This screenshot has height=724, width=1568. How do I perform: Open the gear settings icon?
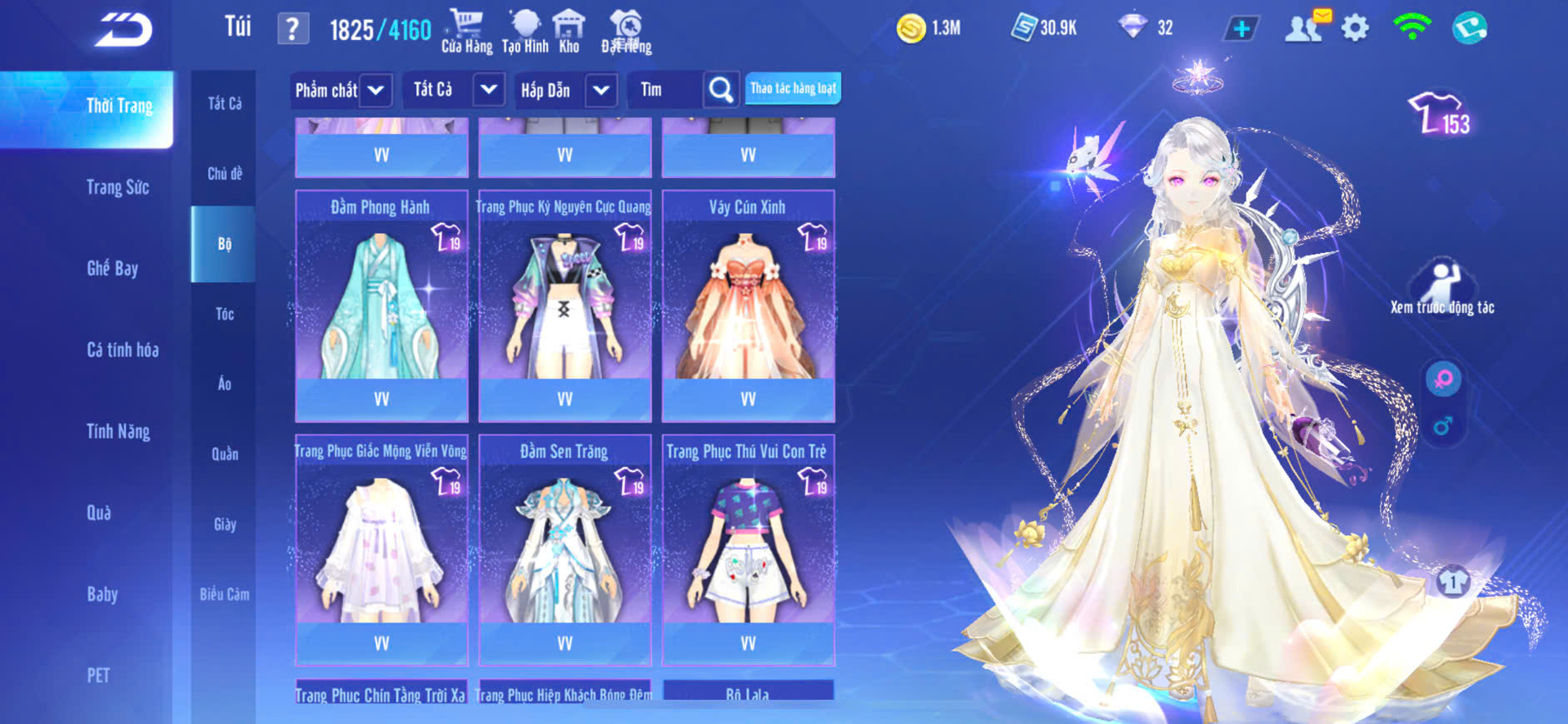[x=1355, y=28]
